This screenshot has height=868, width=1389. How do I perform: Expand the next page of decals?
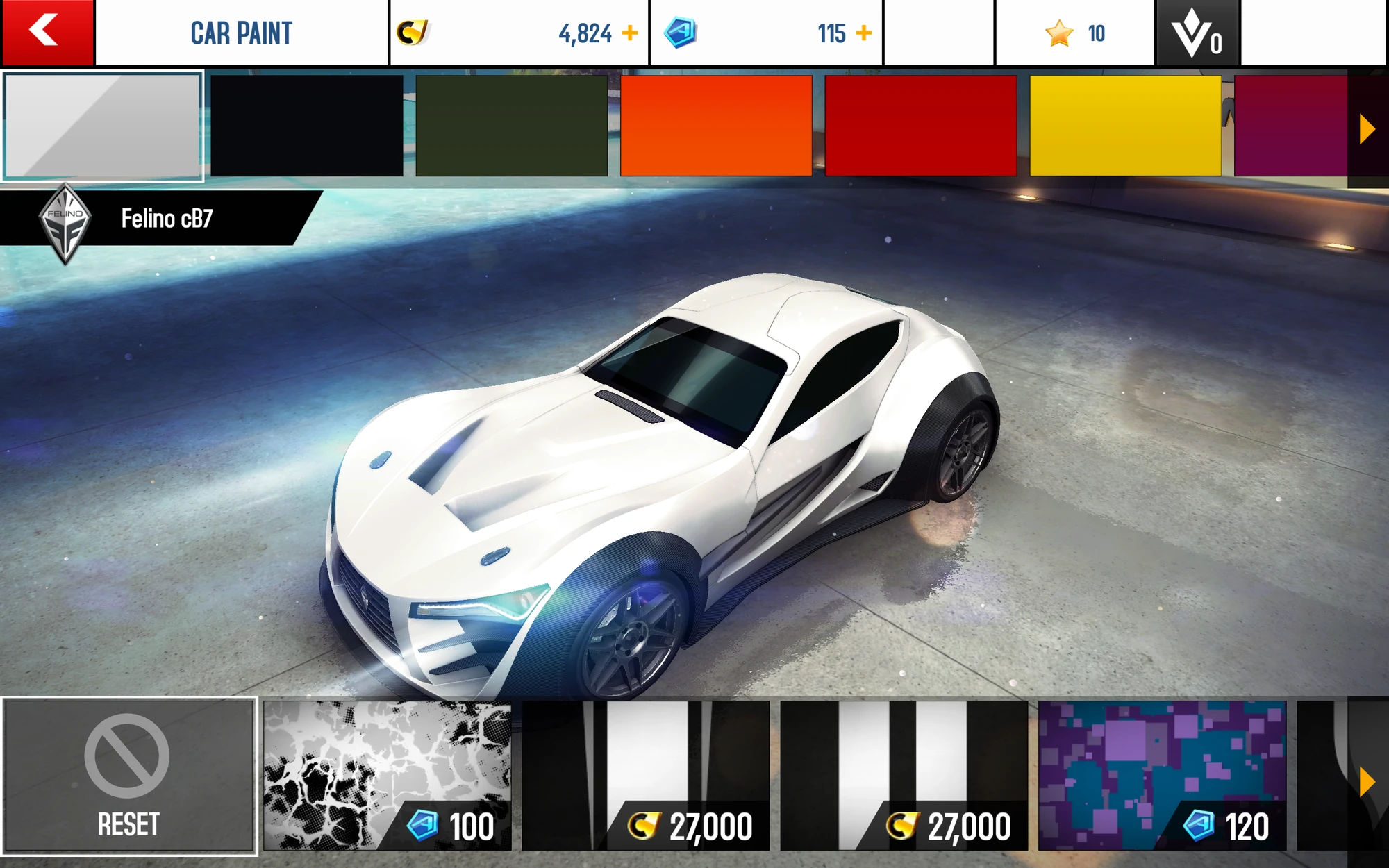[1367, 781]
